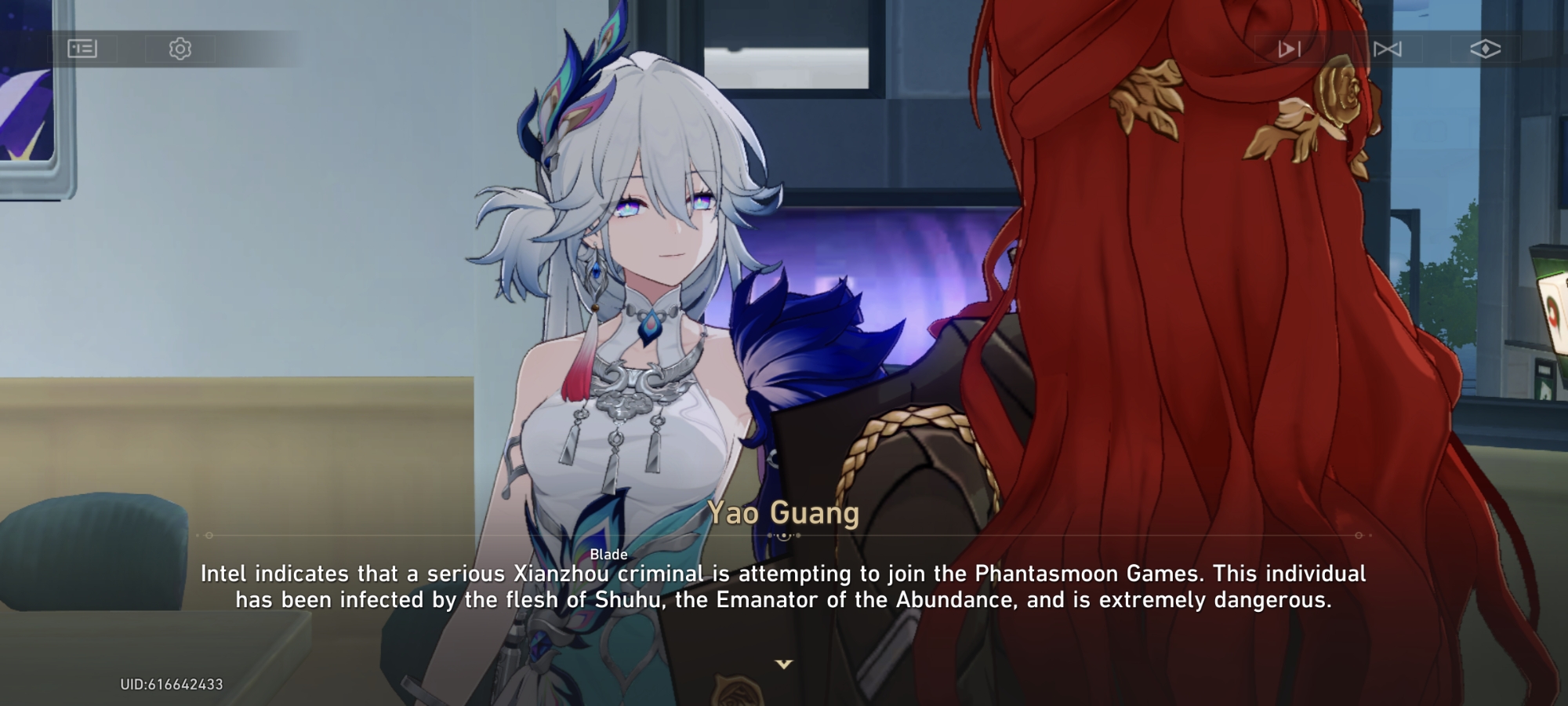This screenshot has height=706, width=1568.
Task: Open the settings gear icon
Action: pos(180,49)
